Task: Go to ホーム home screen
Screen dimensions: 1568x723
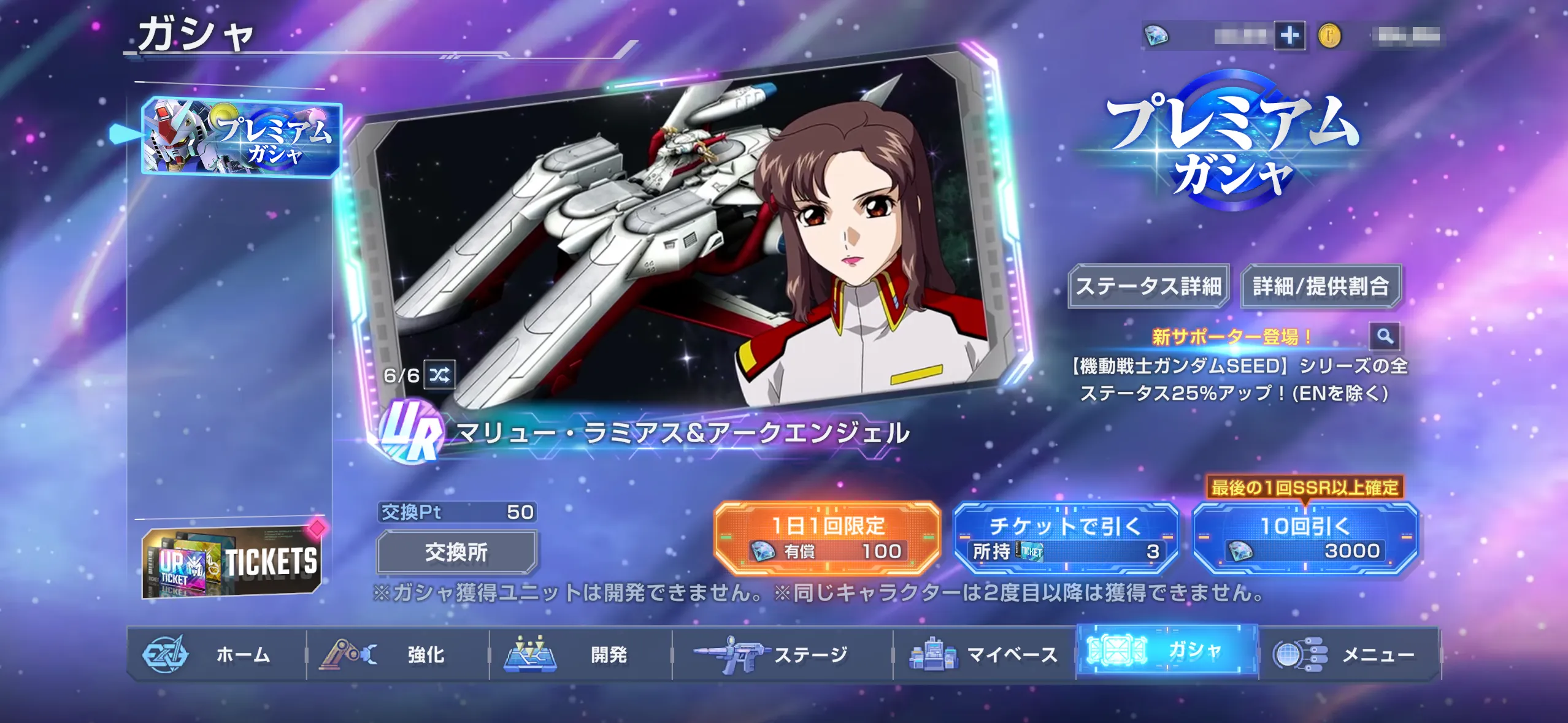Action: pyautogui.click(x=217, y=654)
